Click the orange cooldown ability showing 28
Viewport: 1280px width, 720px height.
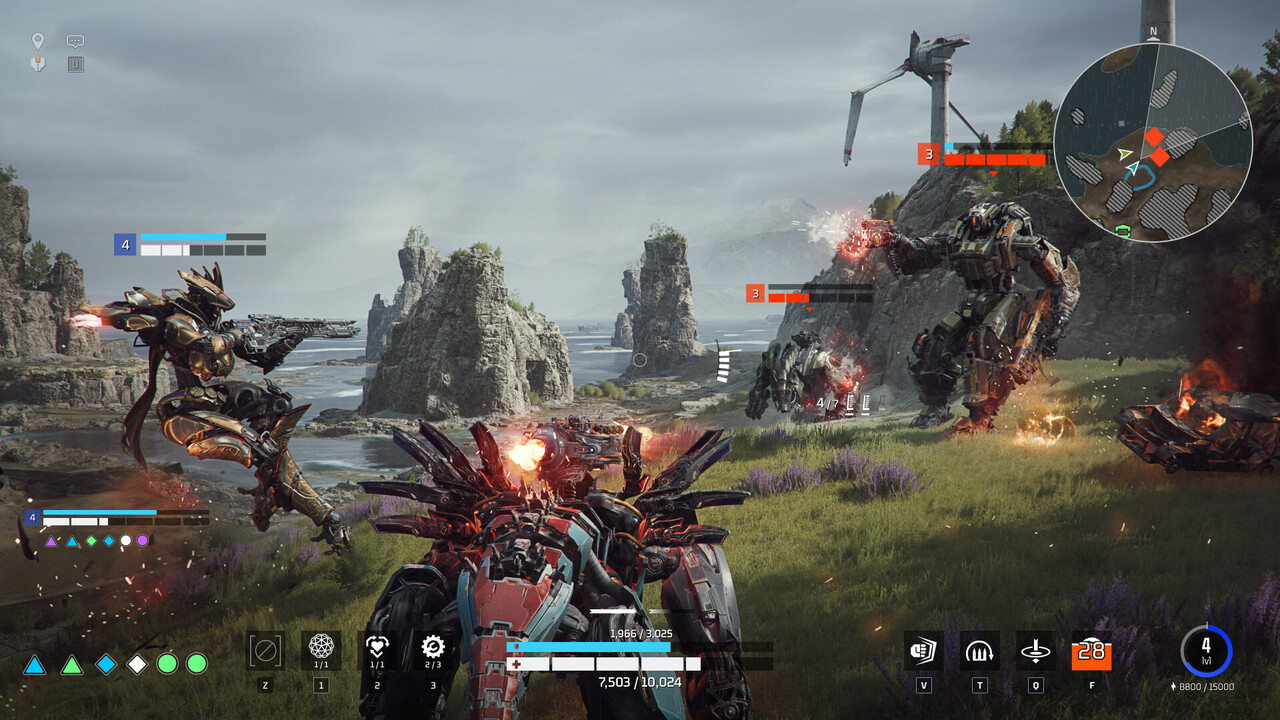click(x=1091, y=651)
